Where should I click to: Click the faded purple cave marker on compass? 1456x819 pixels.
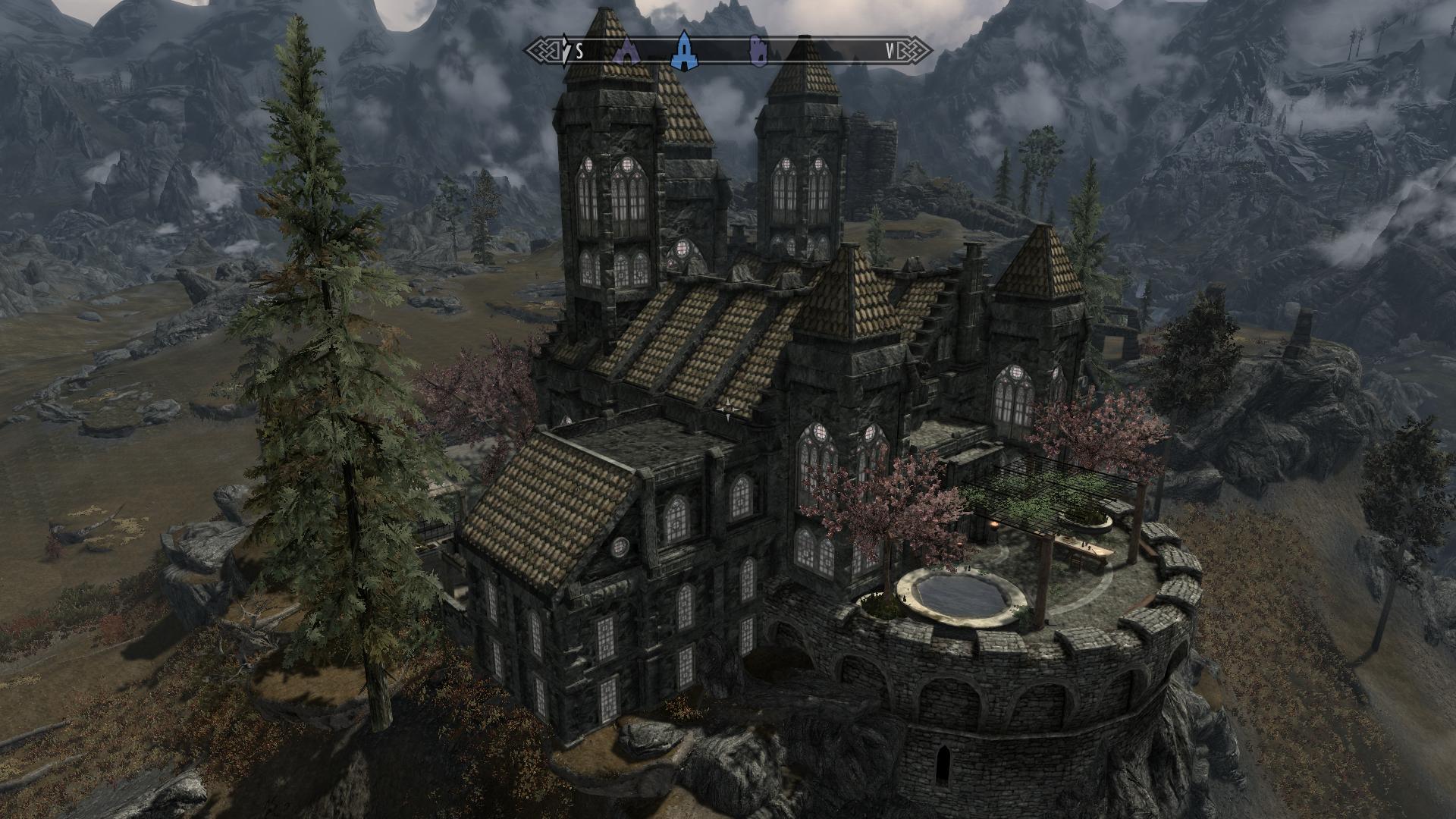pyautogui.click(x=627, y=50)
